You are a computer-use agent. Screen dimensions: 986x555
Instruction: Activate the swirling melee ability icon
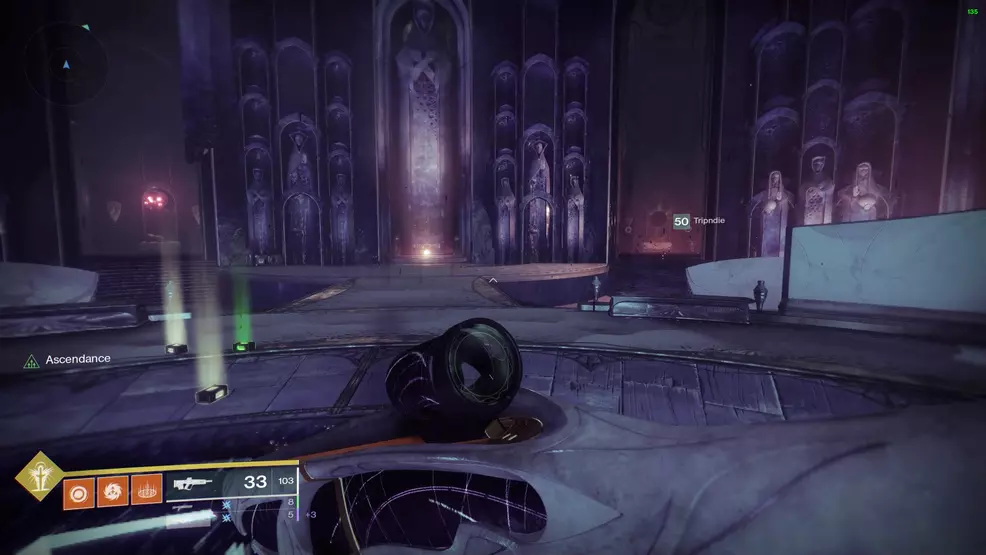click(112, 492)
